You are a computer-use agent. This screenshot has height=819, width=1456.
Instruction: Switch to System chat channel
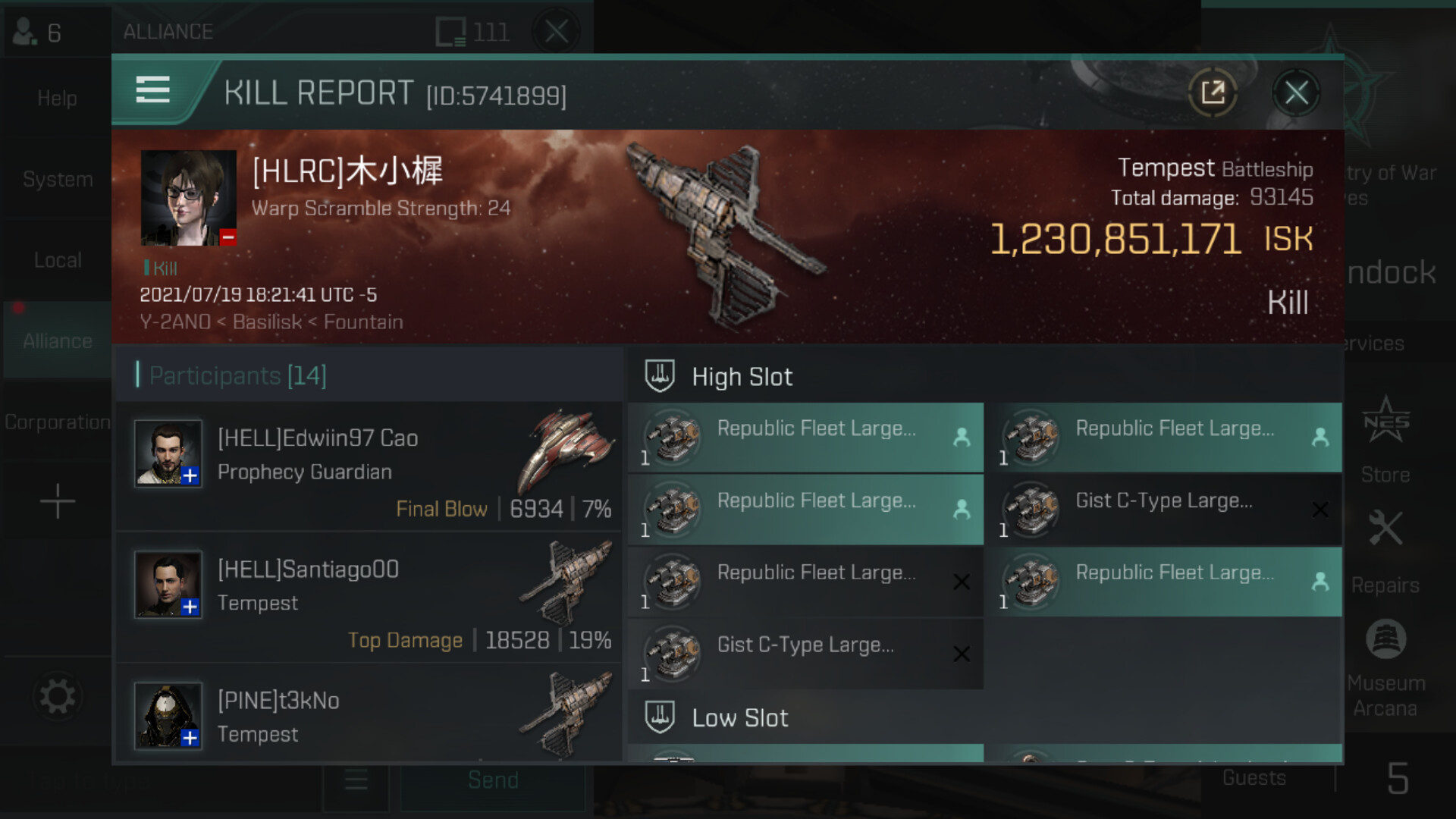[x=57, y=180]
